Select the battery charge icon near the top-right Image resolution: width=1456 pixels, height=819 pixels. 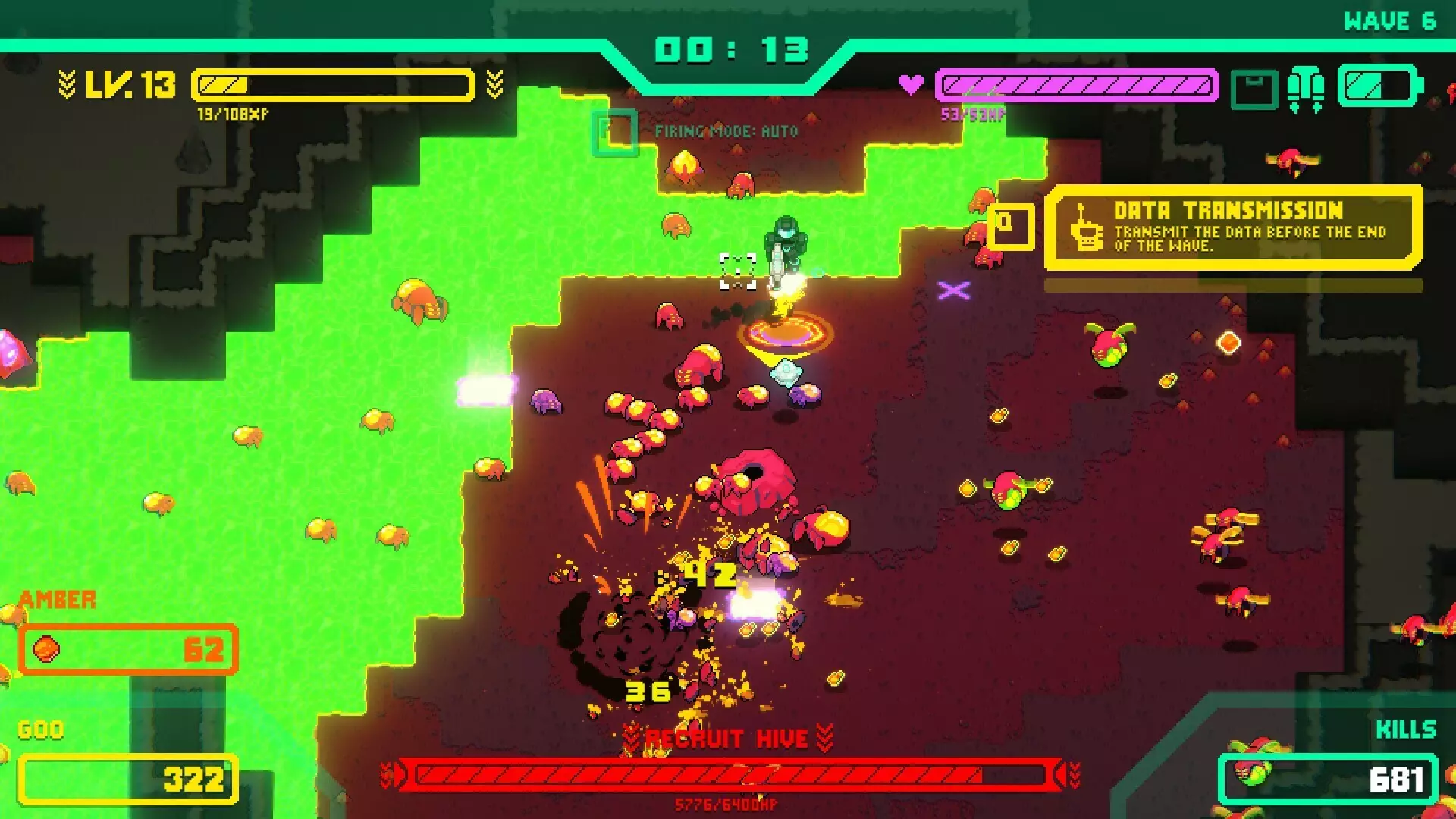coord(1376,83)
